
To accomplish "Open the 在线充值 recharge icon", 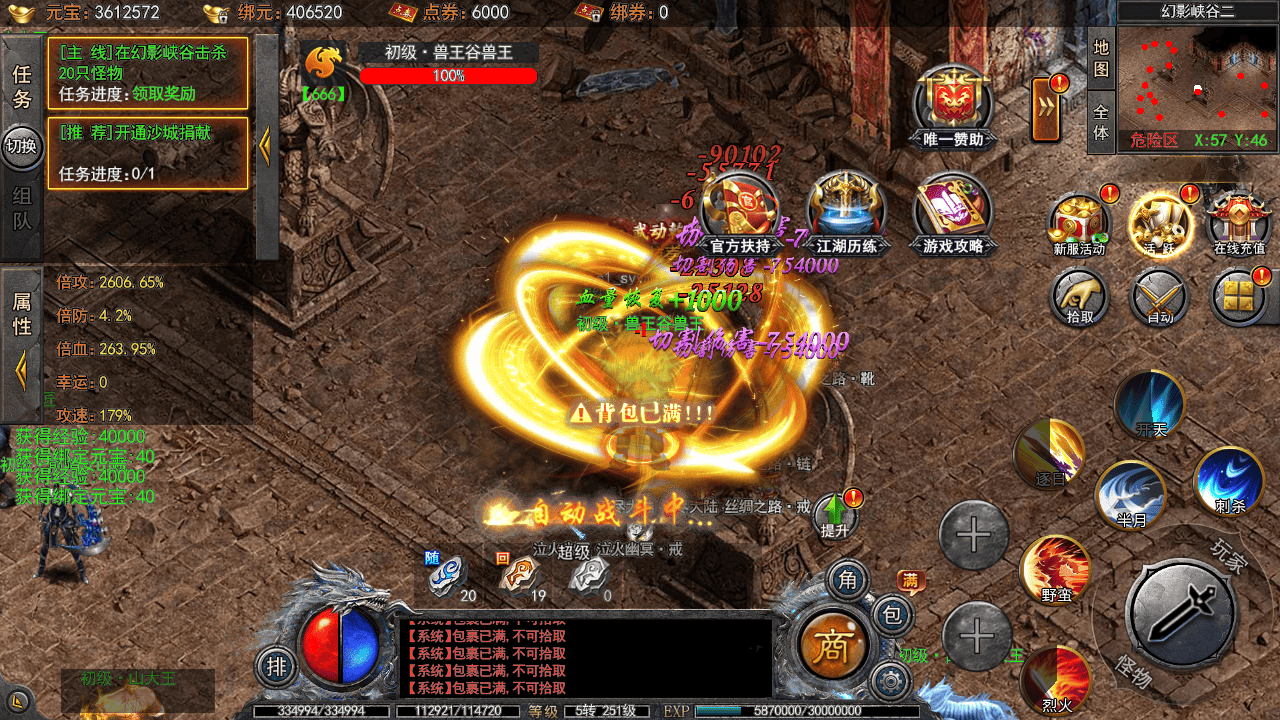I will pyautogui.click(x=1239, y=221).
